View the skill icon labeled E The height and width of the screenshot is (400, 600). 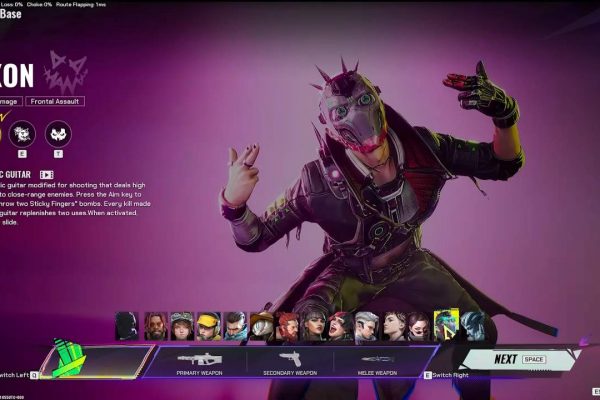pyautogui.click(x=21, y=133)
